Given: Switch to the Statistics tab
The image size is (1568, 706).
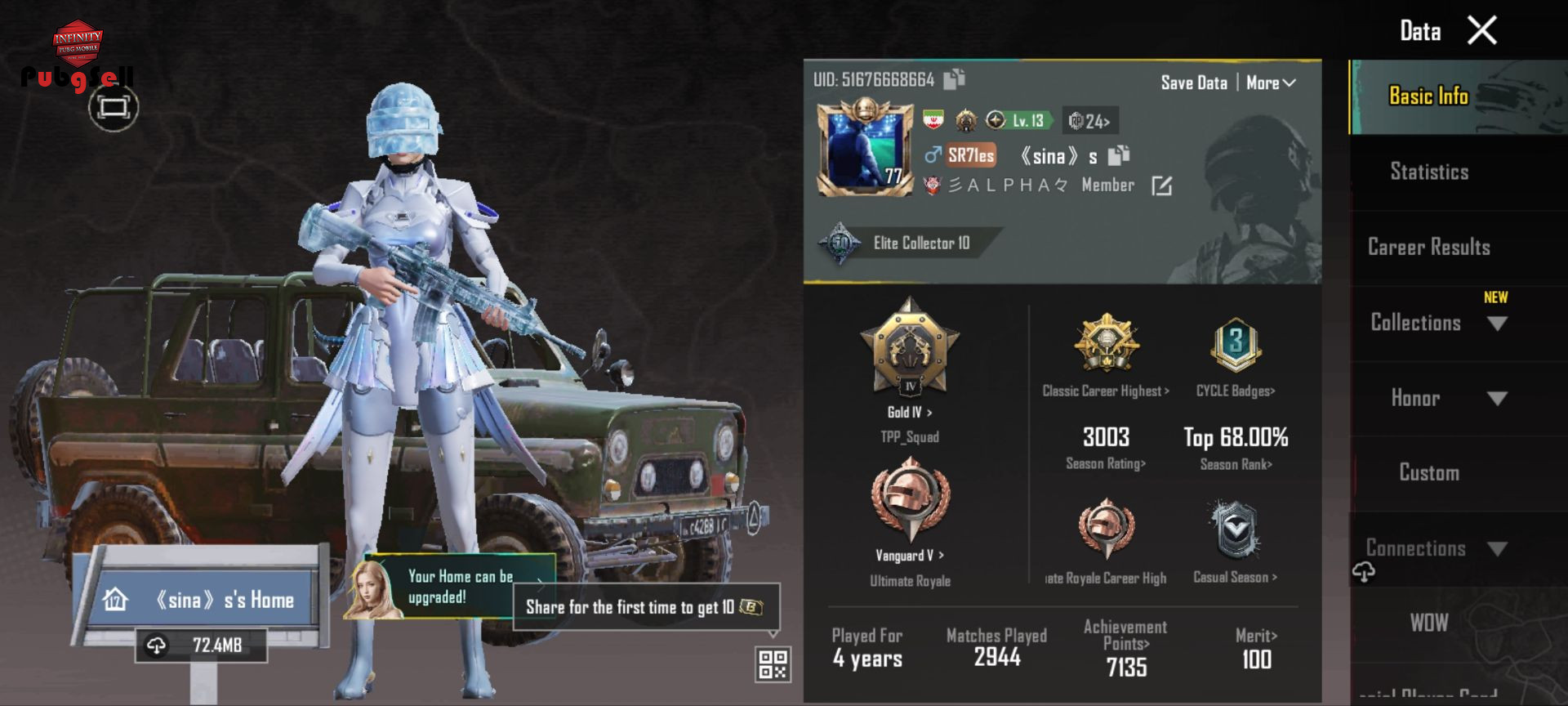Looking at the screenshot, I should tap(1429, 172).
